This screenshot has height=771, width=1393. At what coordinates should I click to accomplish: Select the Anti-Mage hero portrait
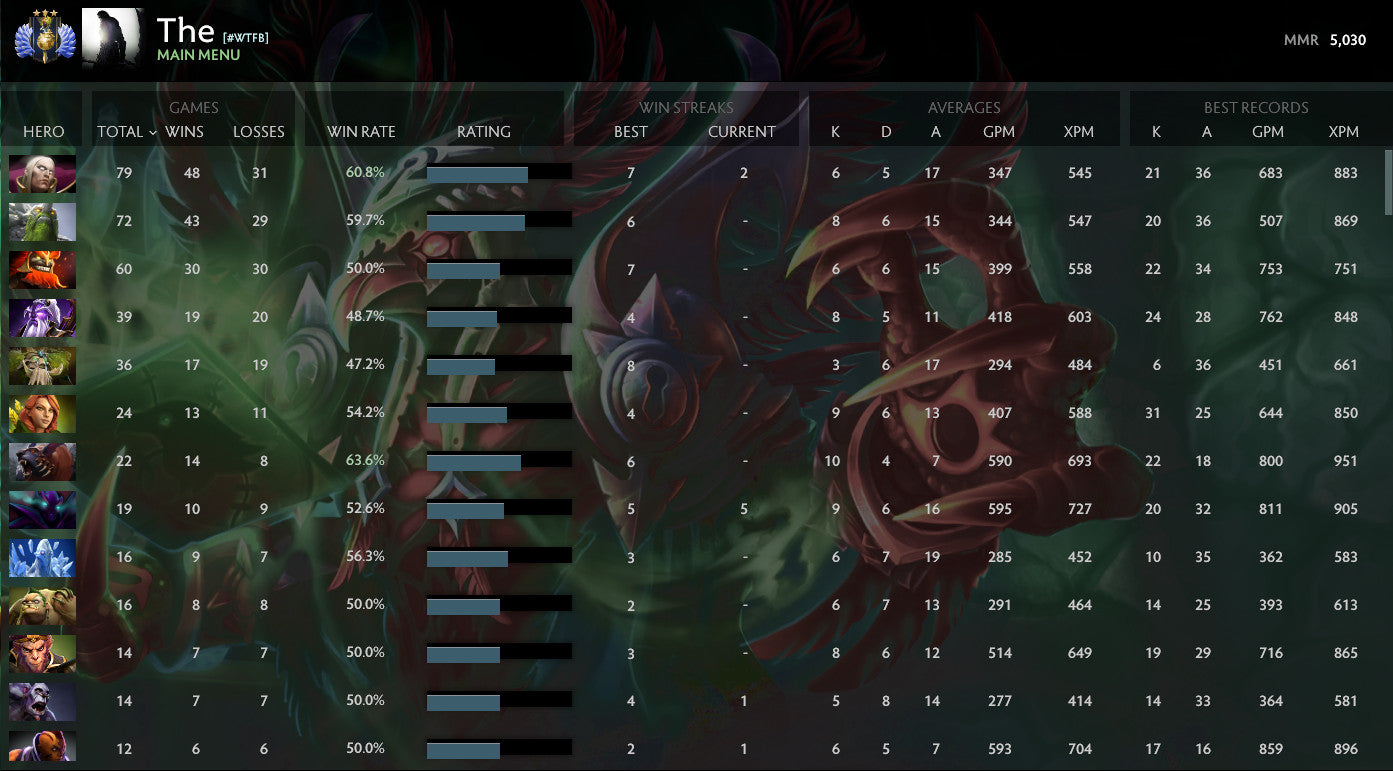tap(41, 750)
